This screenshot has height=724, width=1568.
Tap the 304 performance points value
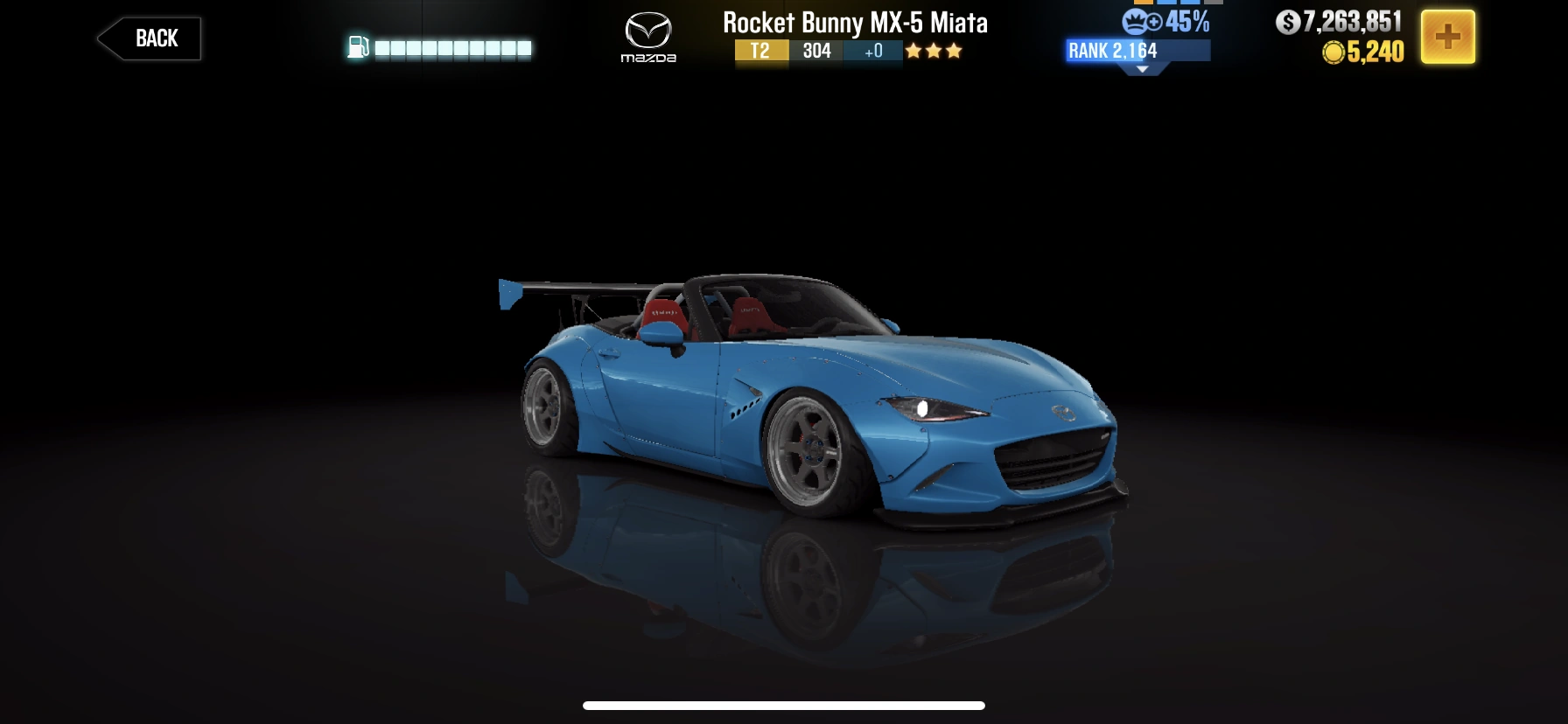816,52
